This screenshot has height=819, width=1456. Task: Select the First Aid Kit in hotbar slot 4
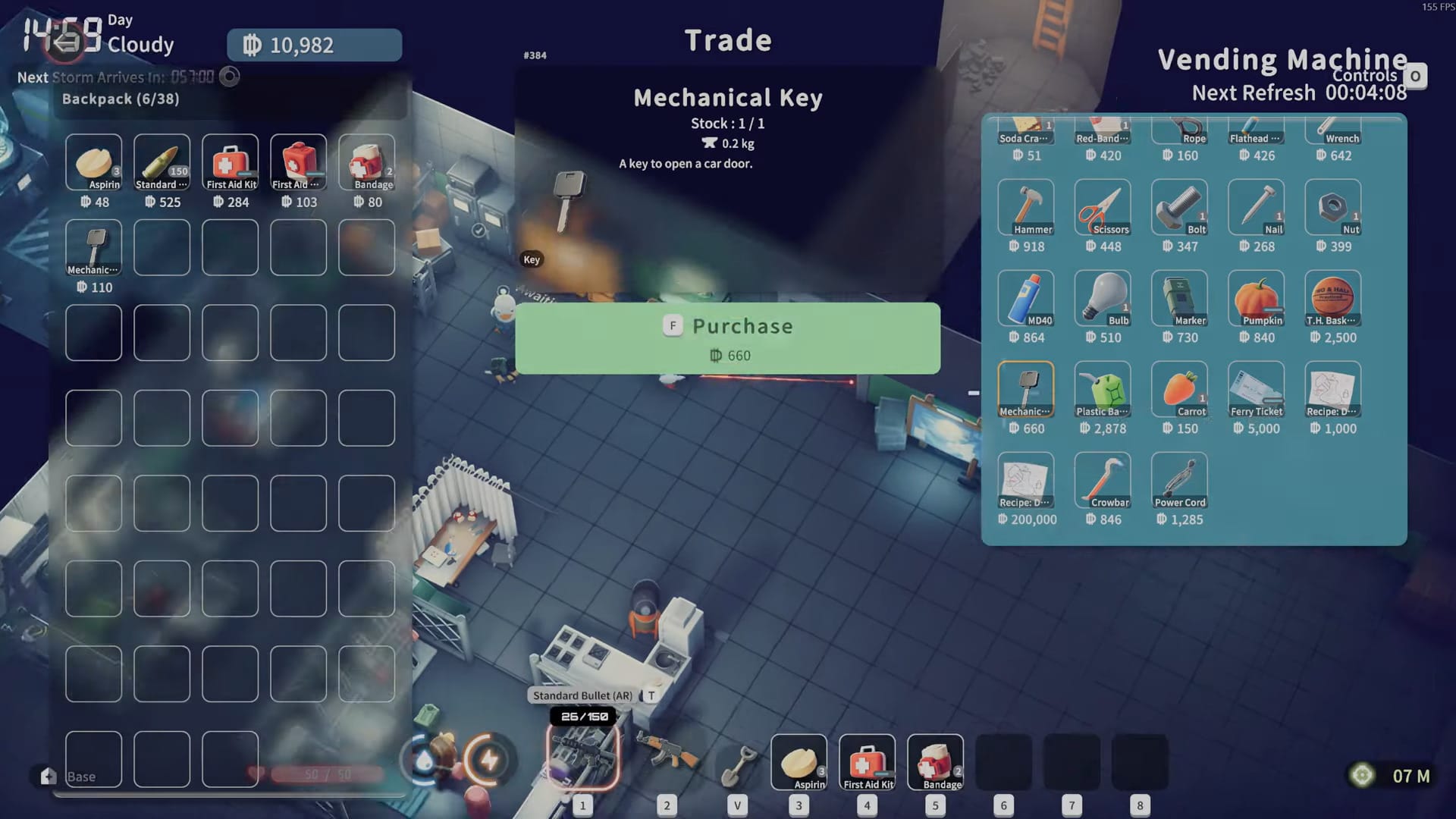click(x=867, y=762)
